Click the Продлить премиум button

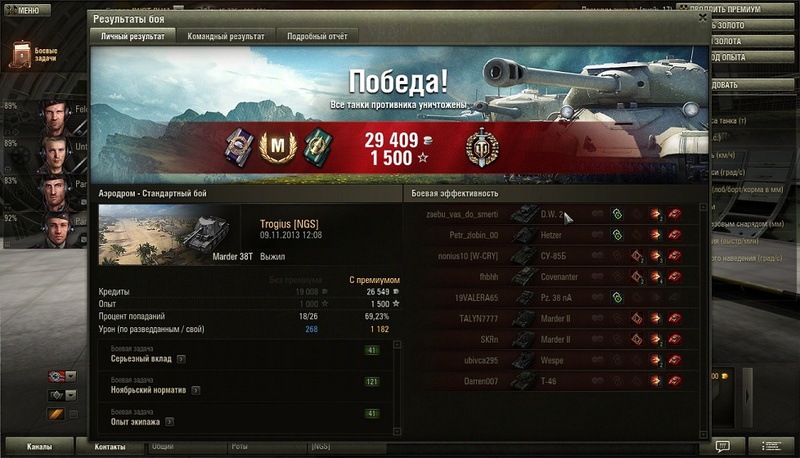[x=753, y=10]
